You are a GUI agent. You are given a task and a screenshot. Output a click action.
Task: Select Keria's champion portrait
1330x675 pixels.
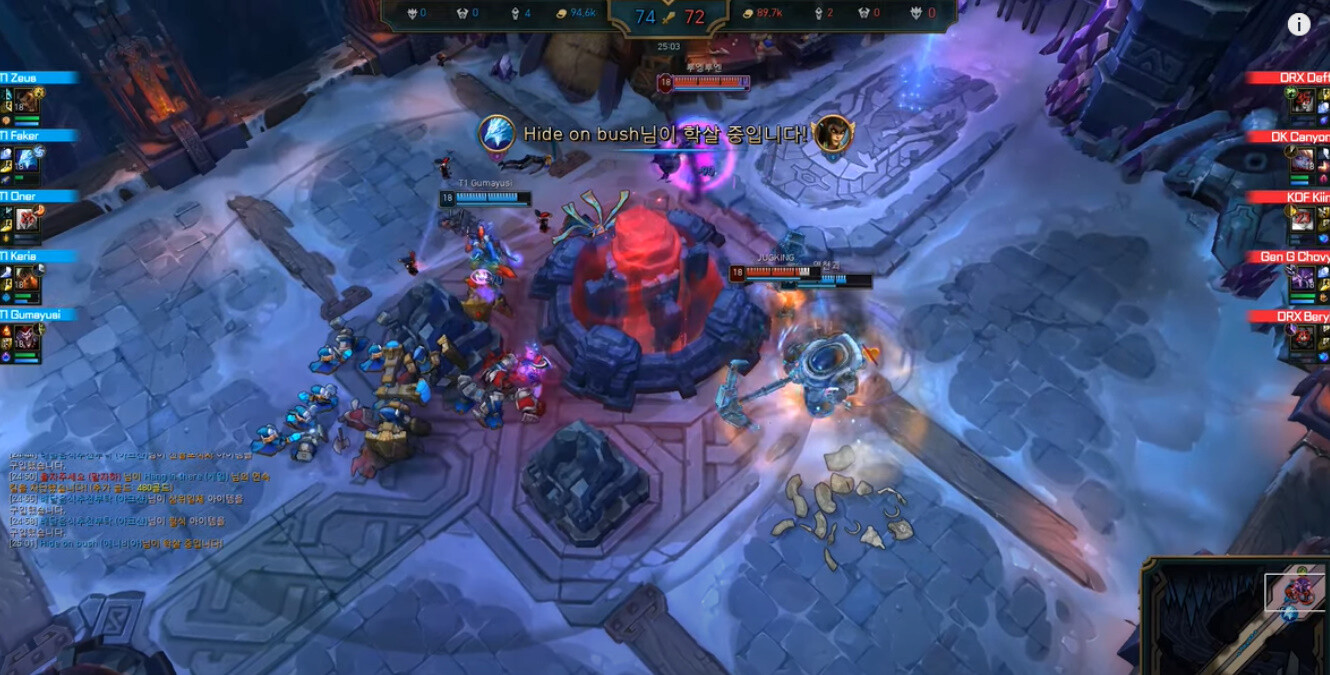(x=26, y=280)
